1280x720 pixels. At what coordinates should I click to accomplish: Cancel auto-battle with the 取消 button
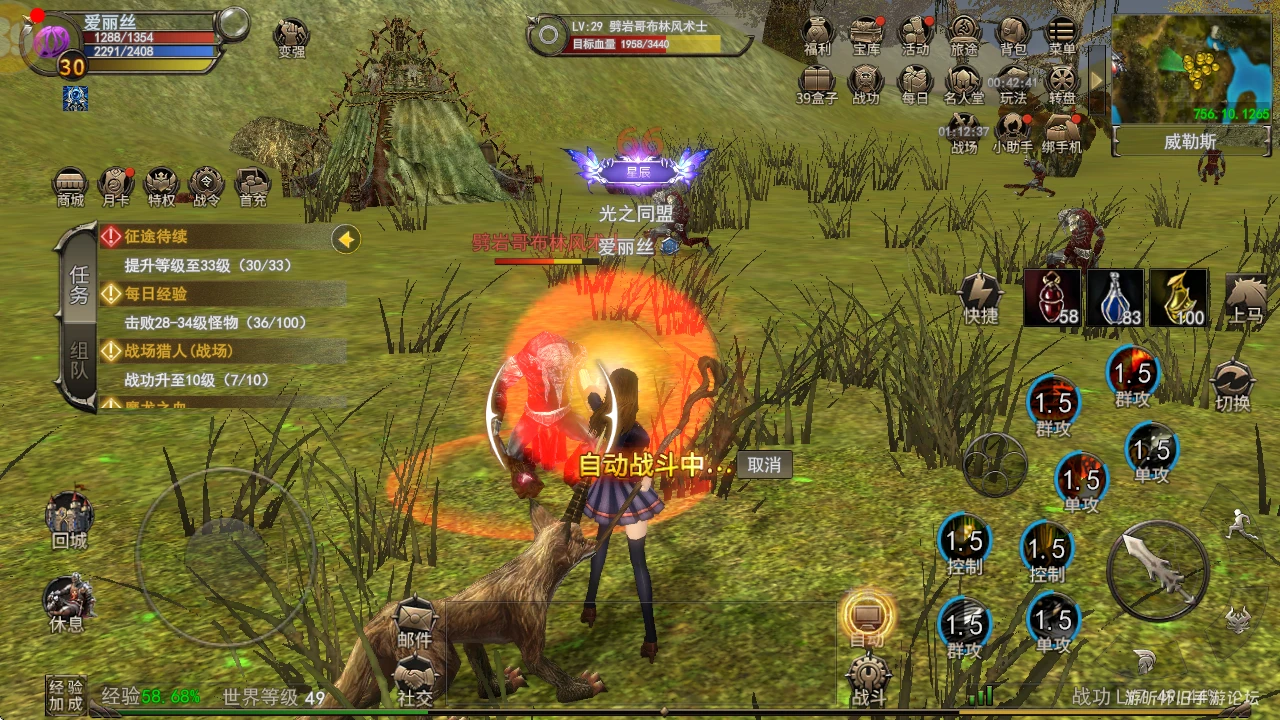[764, 465]
